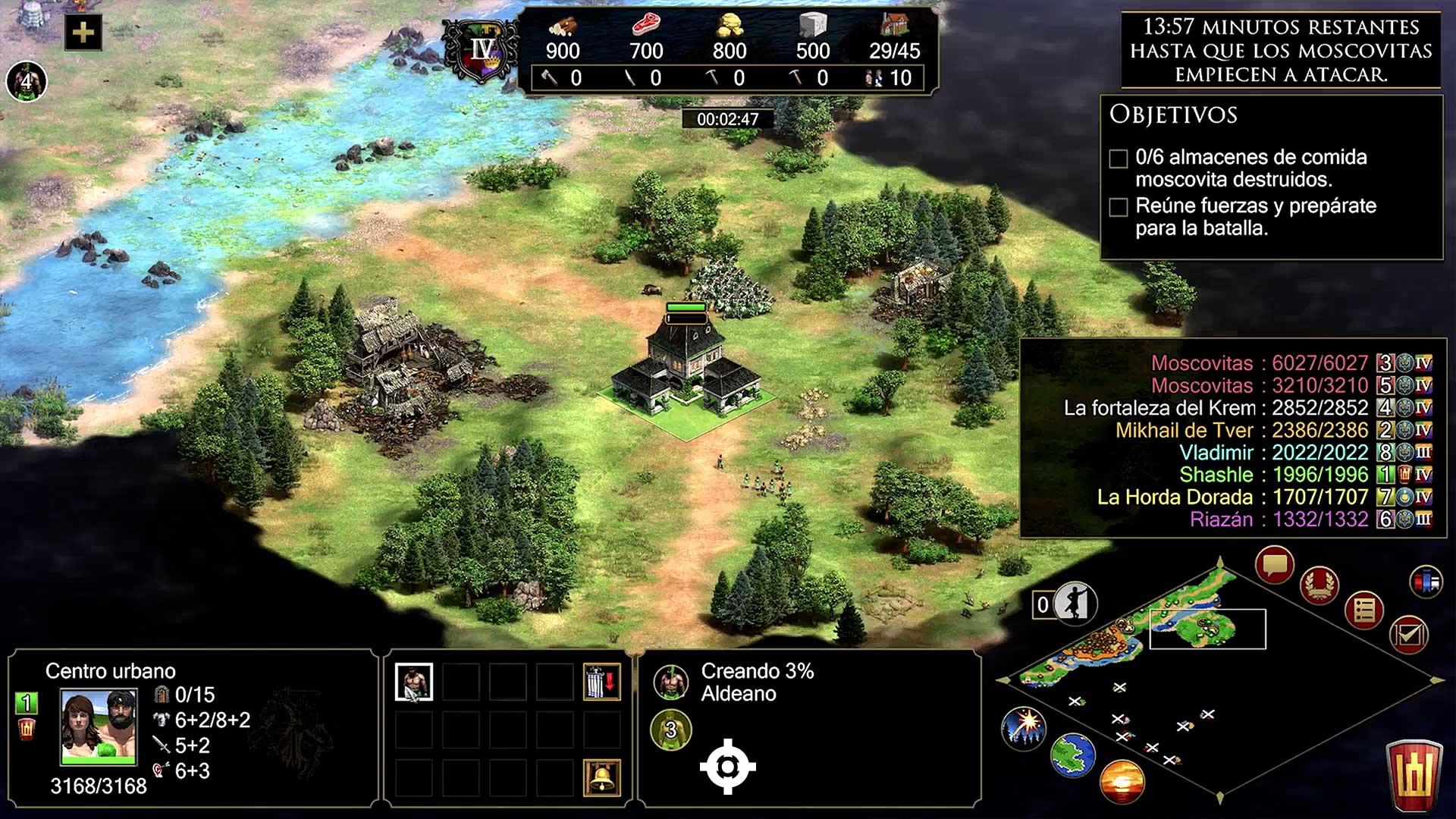Screen dimensions: 1456x819
Task: Open the laurel wreath diplomacy button
Action: click(1319, 585)
